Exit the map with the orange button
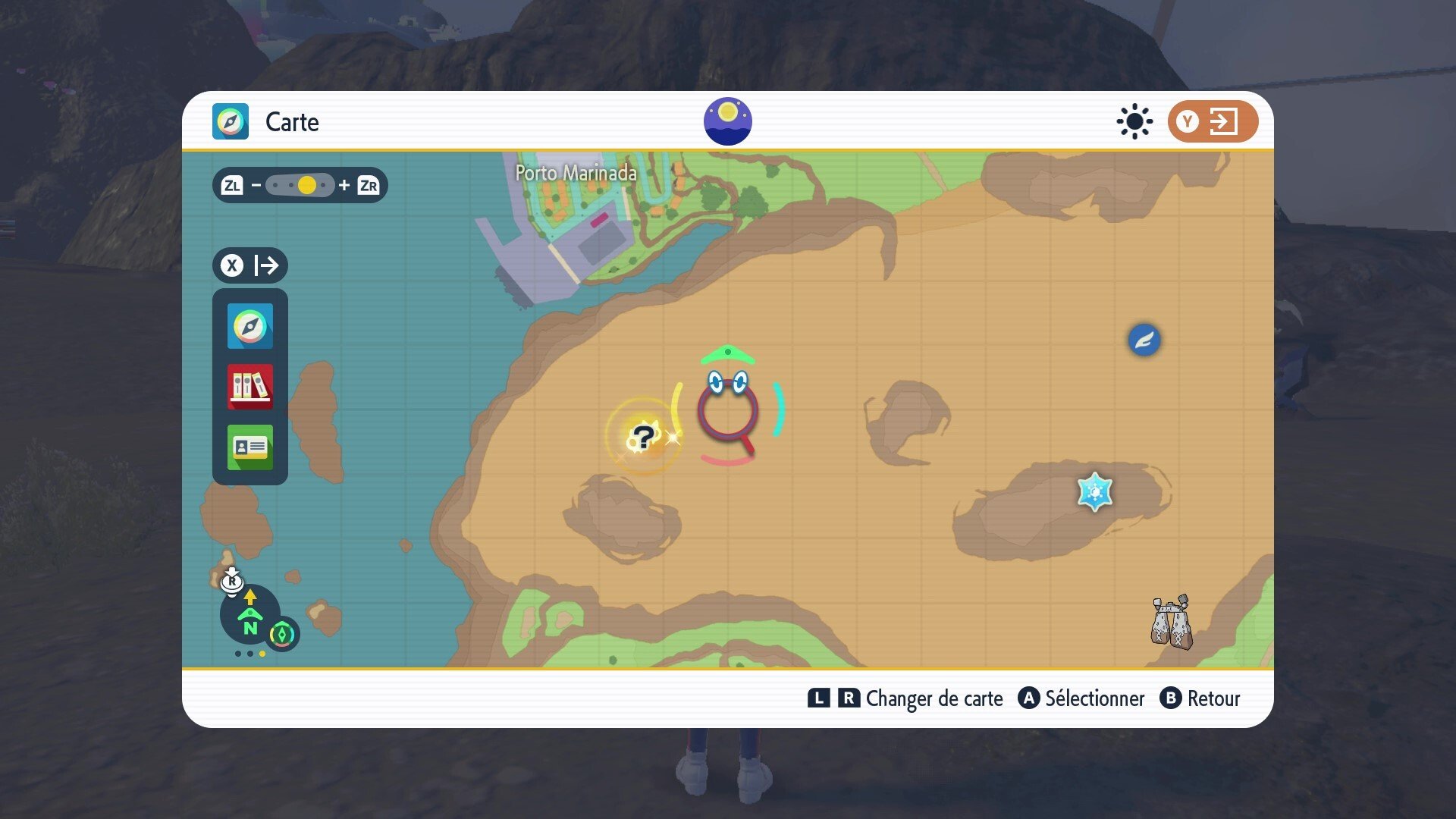Viewport: 1456px width, 819px height. tap(1212, 121)
